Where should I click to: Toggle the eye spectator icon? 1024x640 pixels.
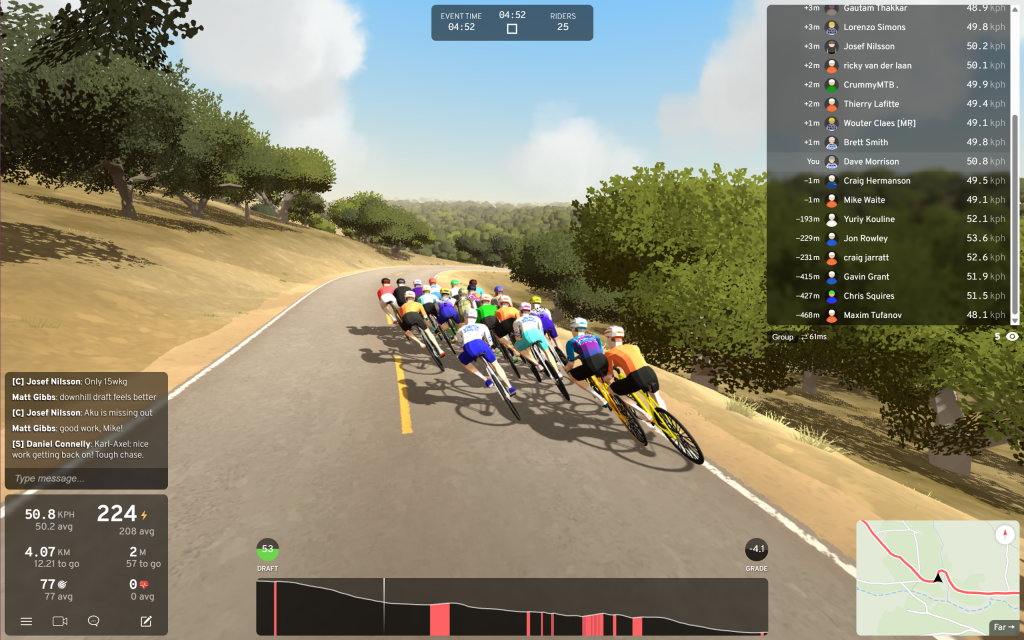pos(1012,337)
